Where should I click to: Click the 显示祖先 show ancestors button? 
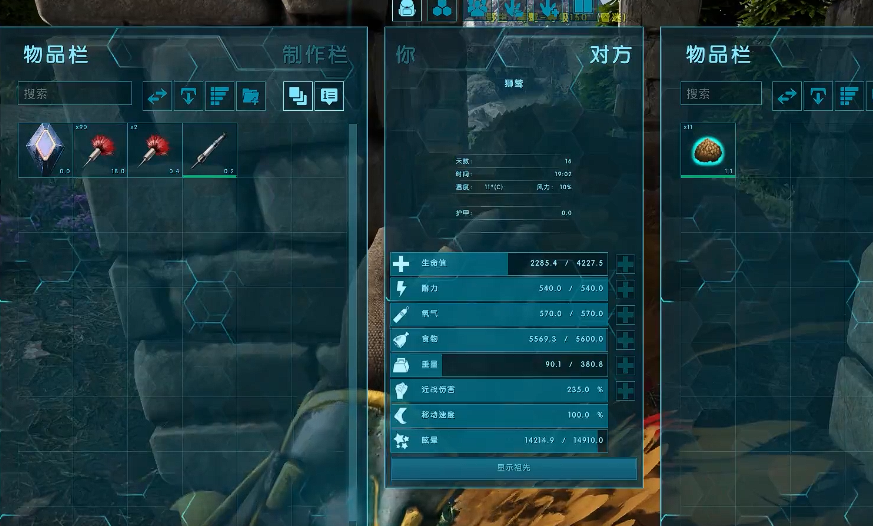click(x=514, y=468)
